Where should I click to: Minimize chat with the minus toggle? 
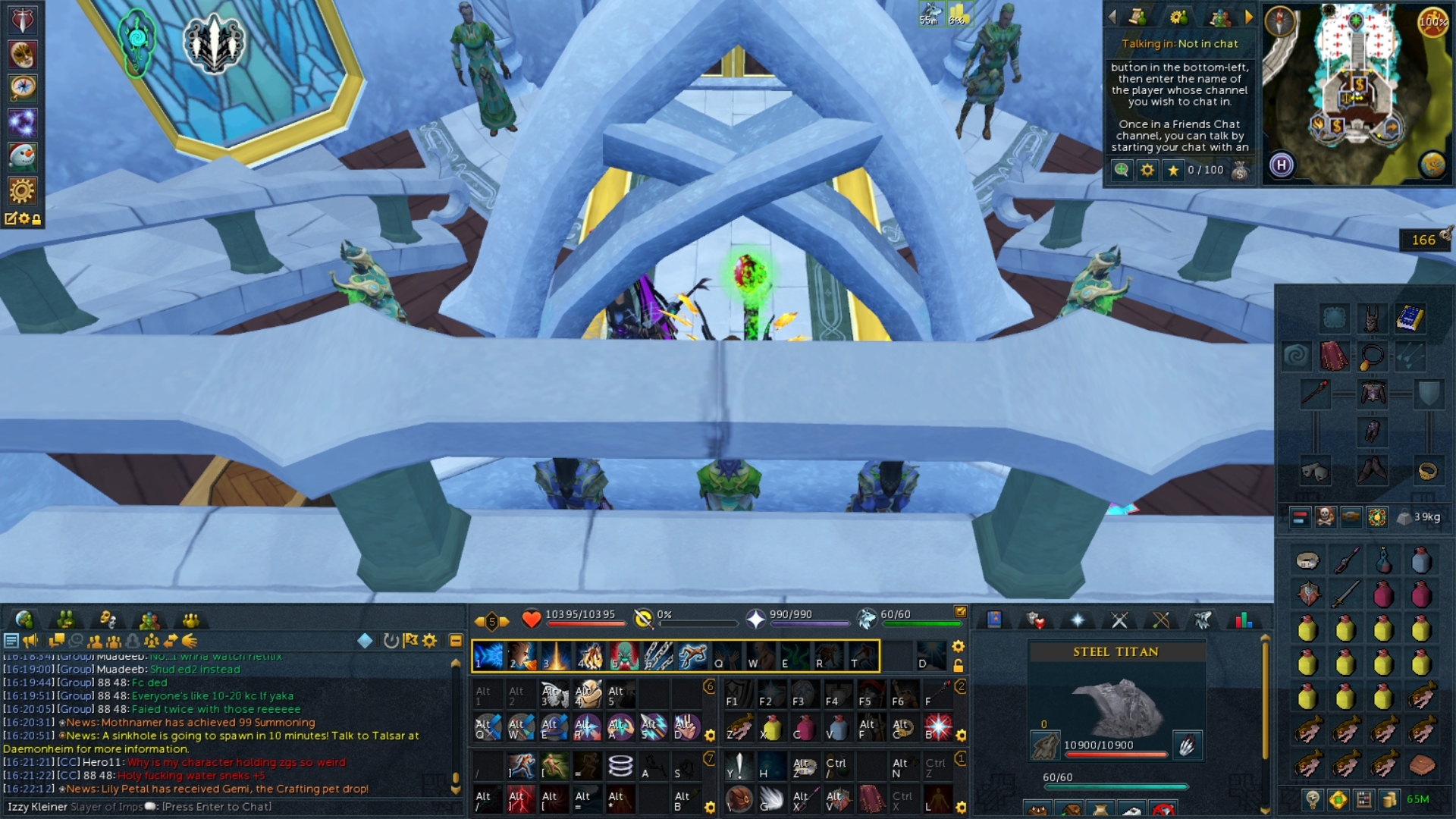pyautogui.click(x=455, y=640)
